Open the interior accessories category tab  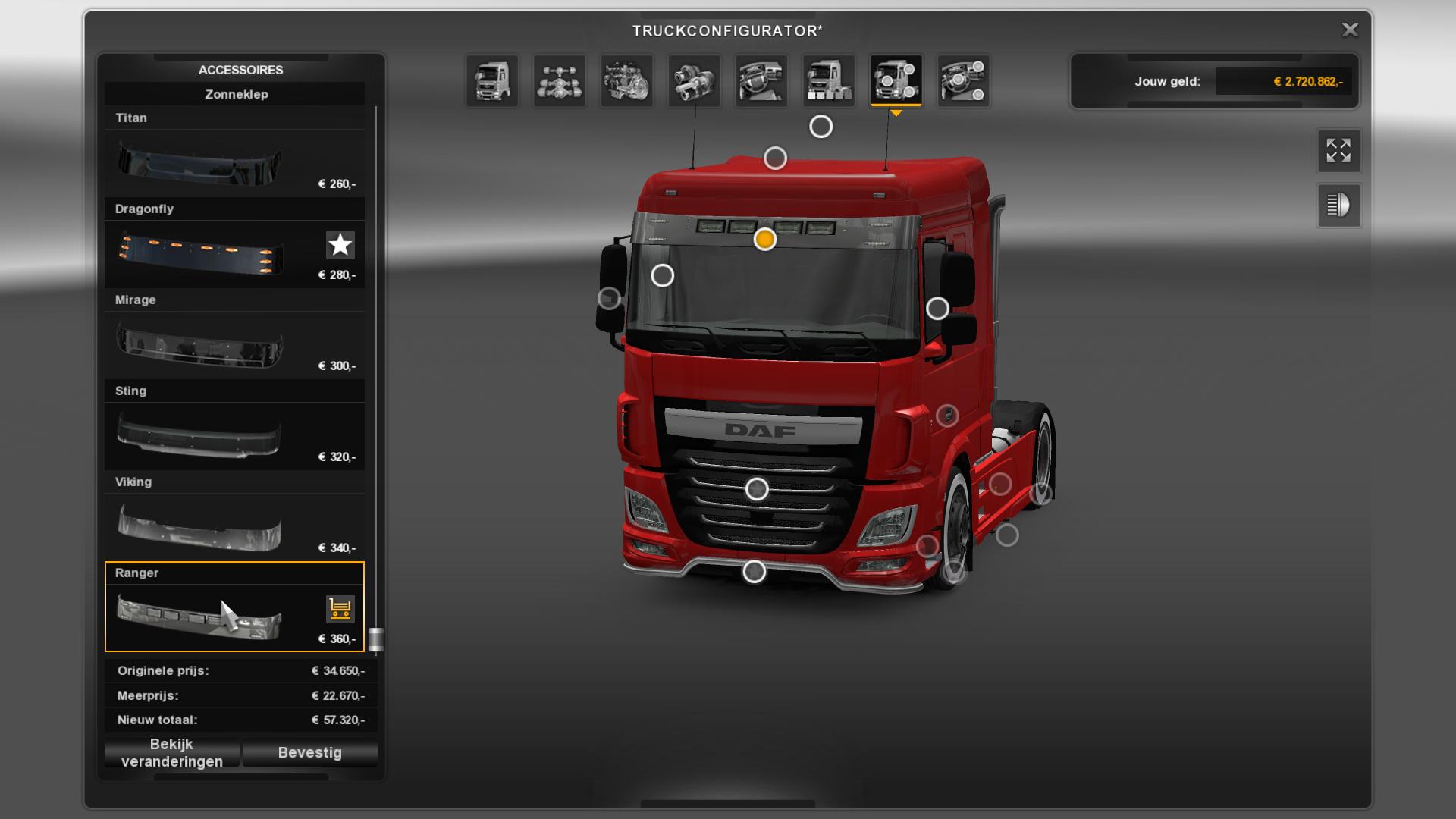click(963, 80)
